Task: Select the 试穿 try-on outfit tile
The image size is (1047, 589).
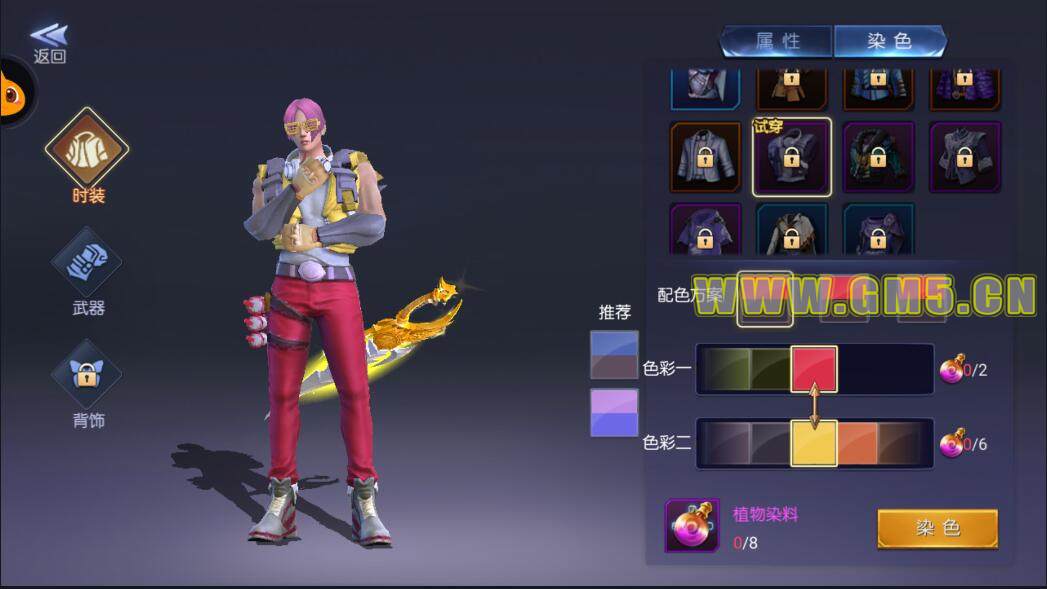Action: [x=791, y=157]
